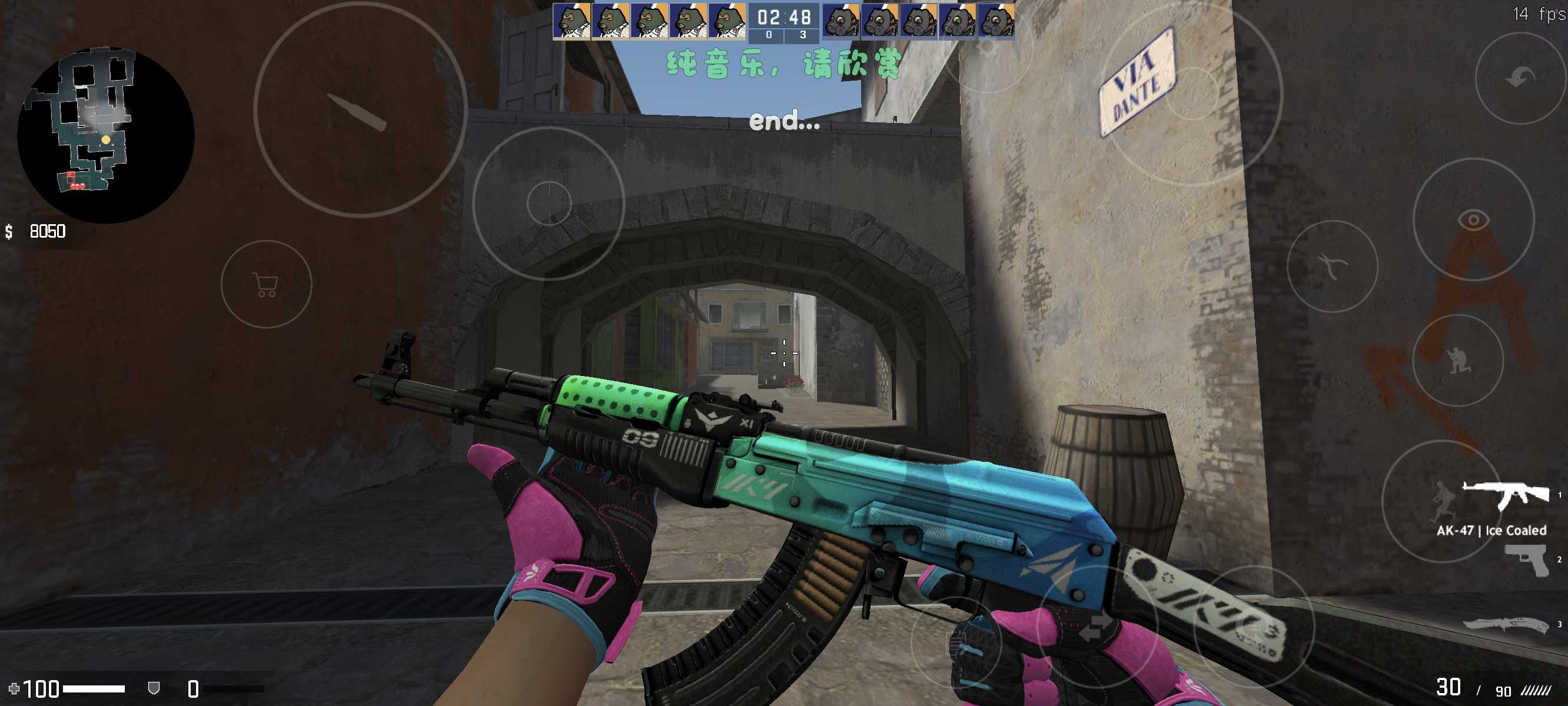Tap the bullet fire button
1568x706 pixels.
(x=360, y=110)
